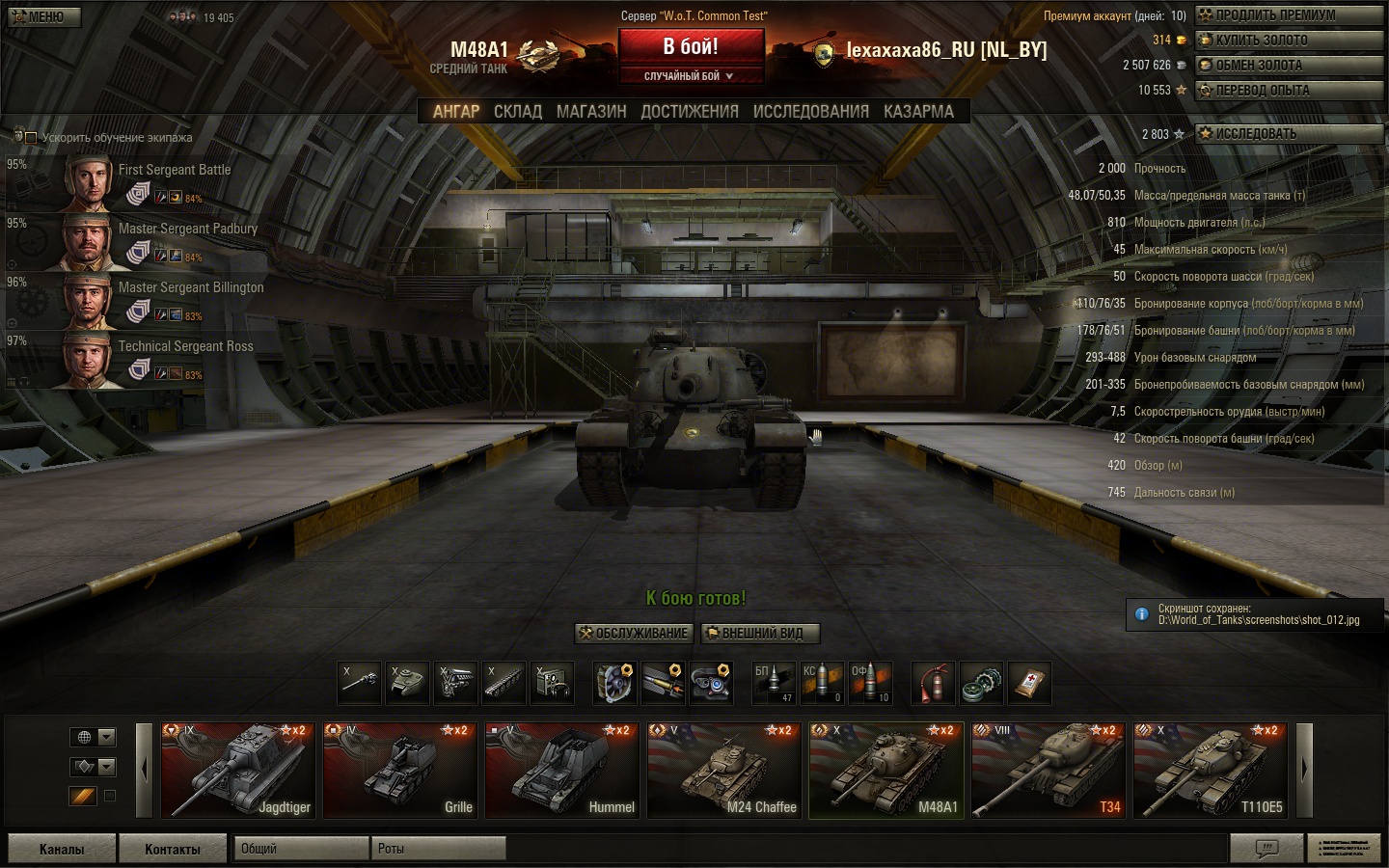This screenshot has width=1389, height=868.
Task: Switch to the СКЛАД tab
Action: [518, 112]
